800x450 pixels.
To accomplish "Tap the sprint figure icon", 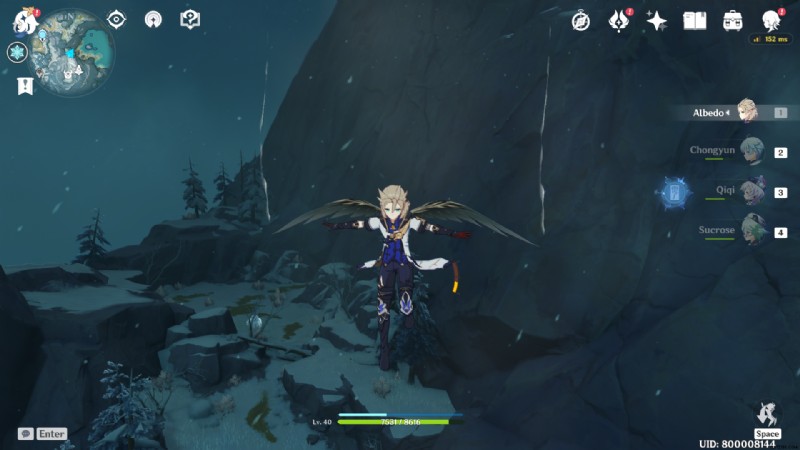I will click(767, 414).
